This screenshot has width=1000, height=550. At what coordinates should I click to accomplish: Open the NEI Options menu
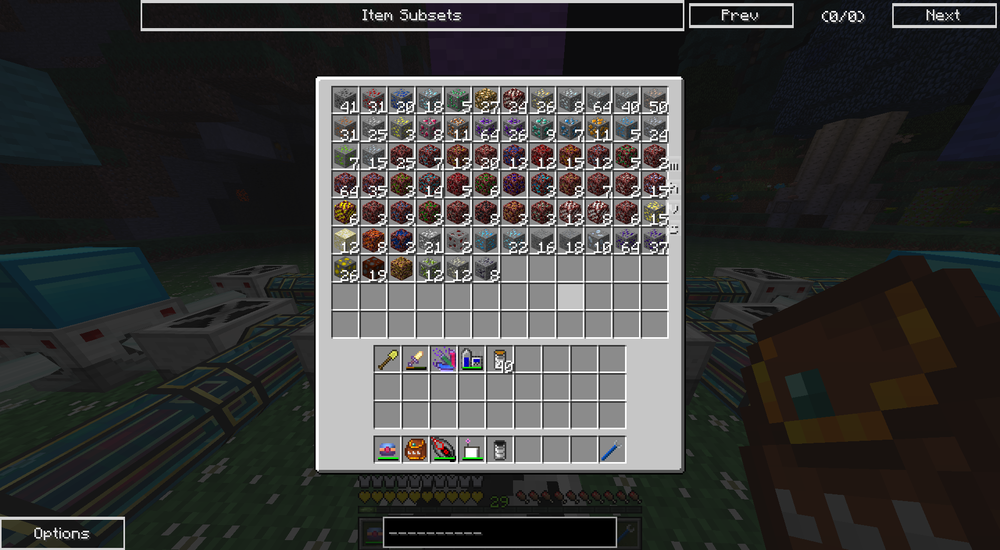coord(62,533)
